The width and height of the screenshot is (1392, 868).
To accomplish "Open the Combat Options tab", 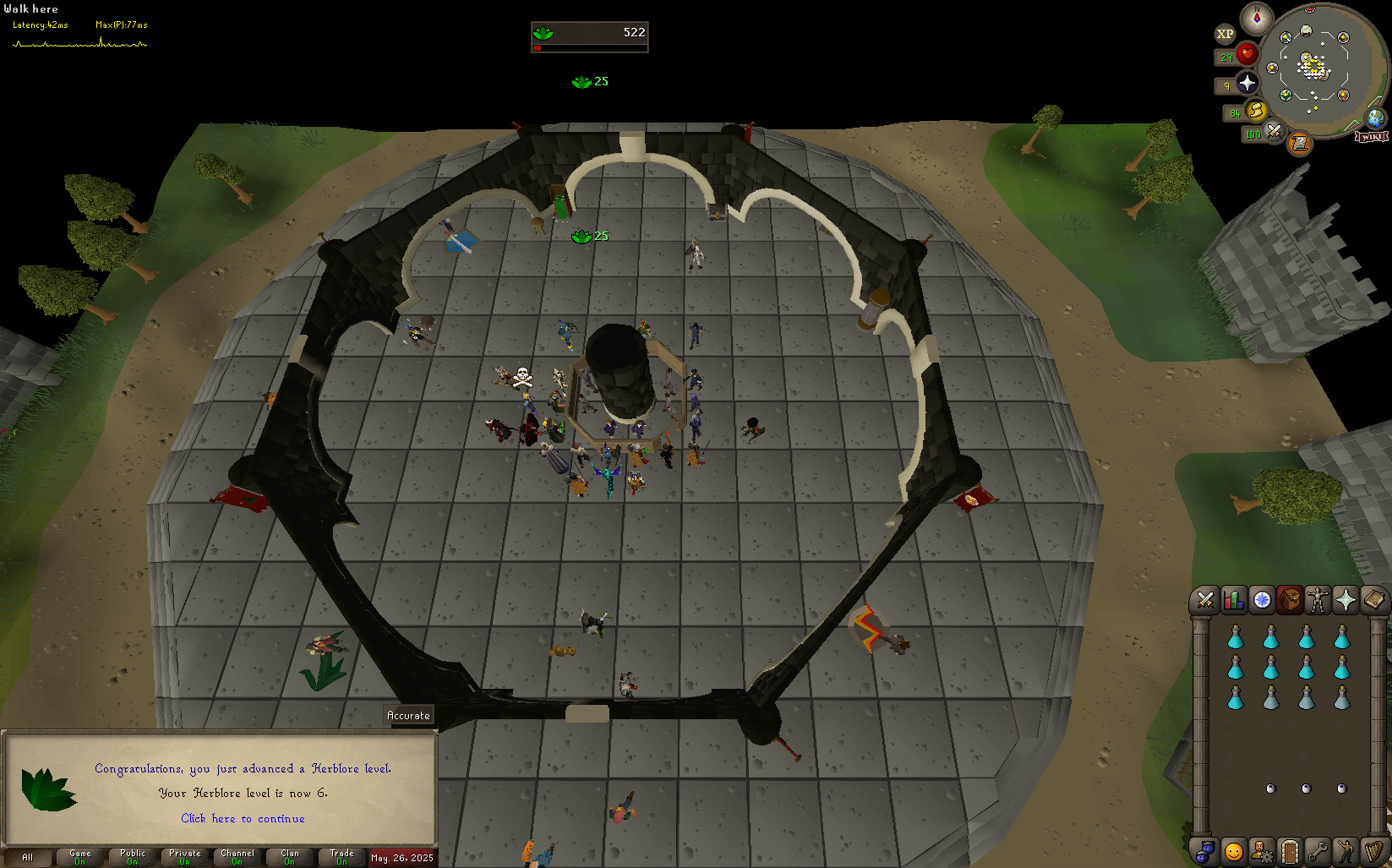I will pos(1205,600).
